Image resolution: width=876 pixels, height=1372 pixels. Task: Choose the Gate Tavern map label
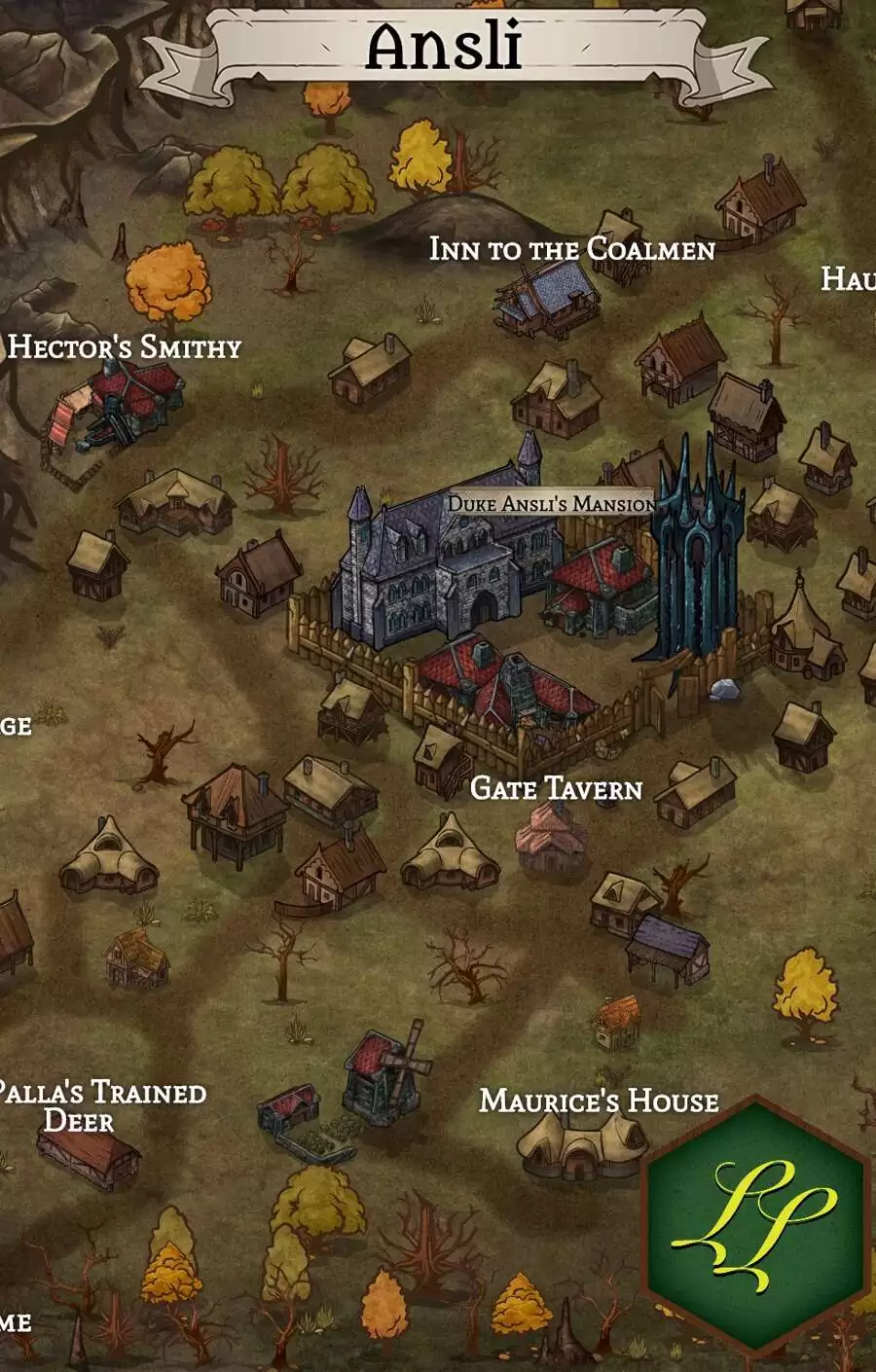click(556, 788)
